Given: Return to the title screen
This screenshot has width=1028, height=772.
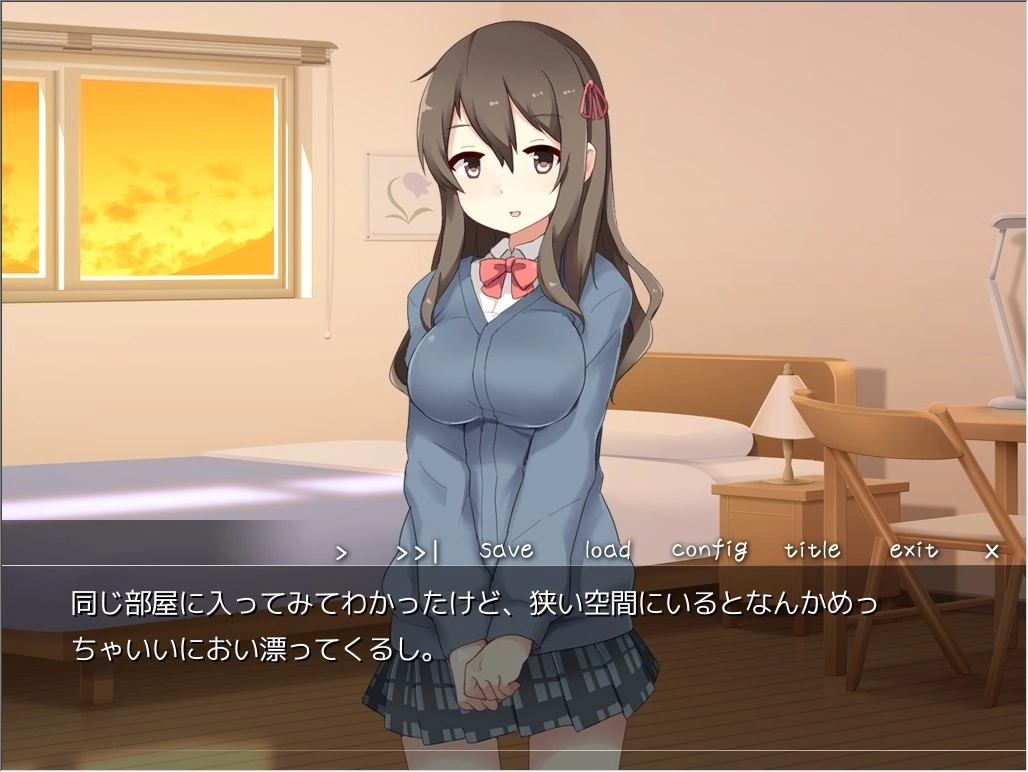Looking at the screenshot, I should click(812, 550).
